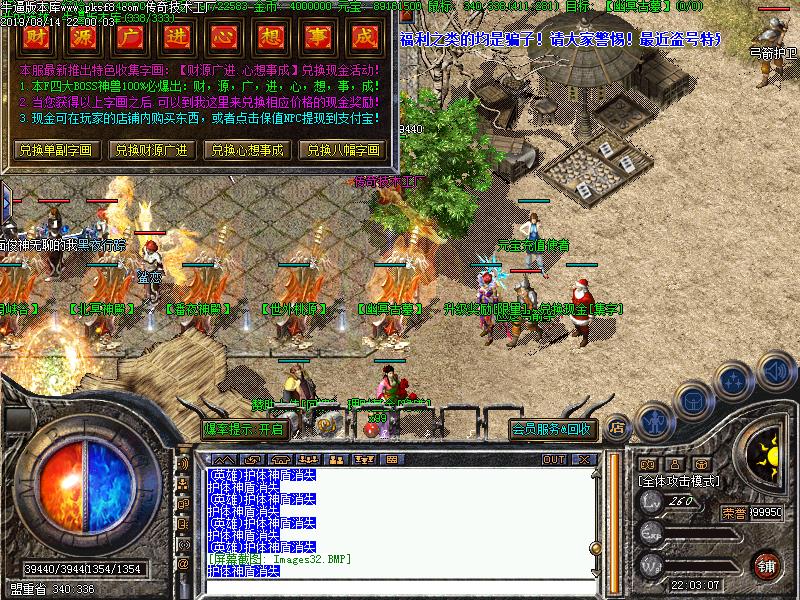
Task: Open the 会员服务&回收 member service button
Action: [x=553, y=430]
